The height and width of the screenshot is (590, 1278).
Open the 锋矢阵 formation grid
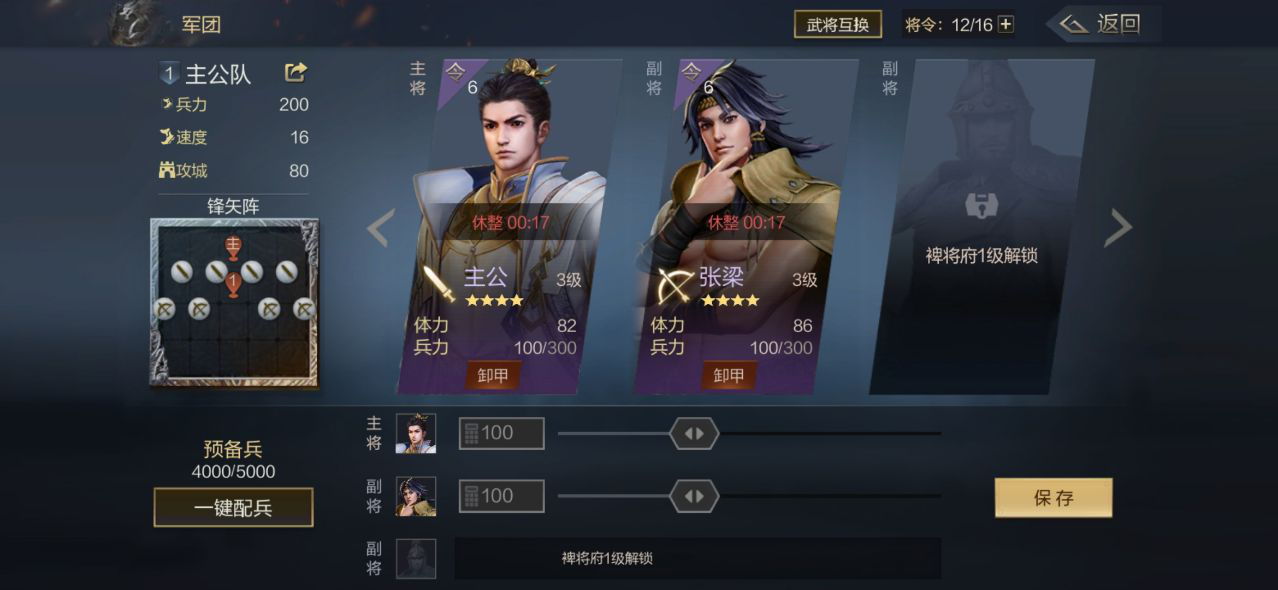click(x=234, y=302)
